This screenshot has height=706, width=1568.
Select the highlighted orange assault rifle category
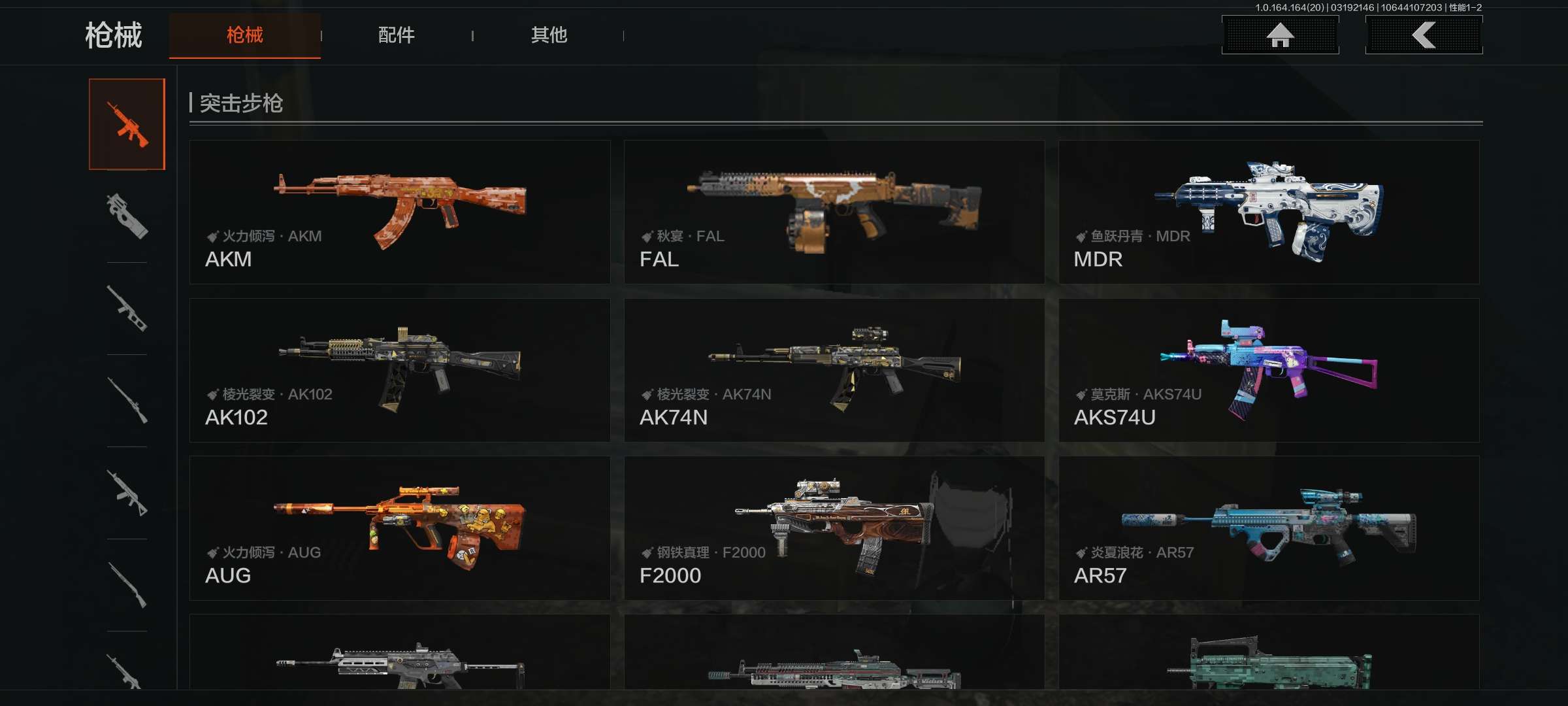coord(127,124)
